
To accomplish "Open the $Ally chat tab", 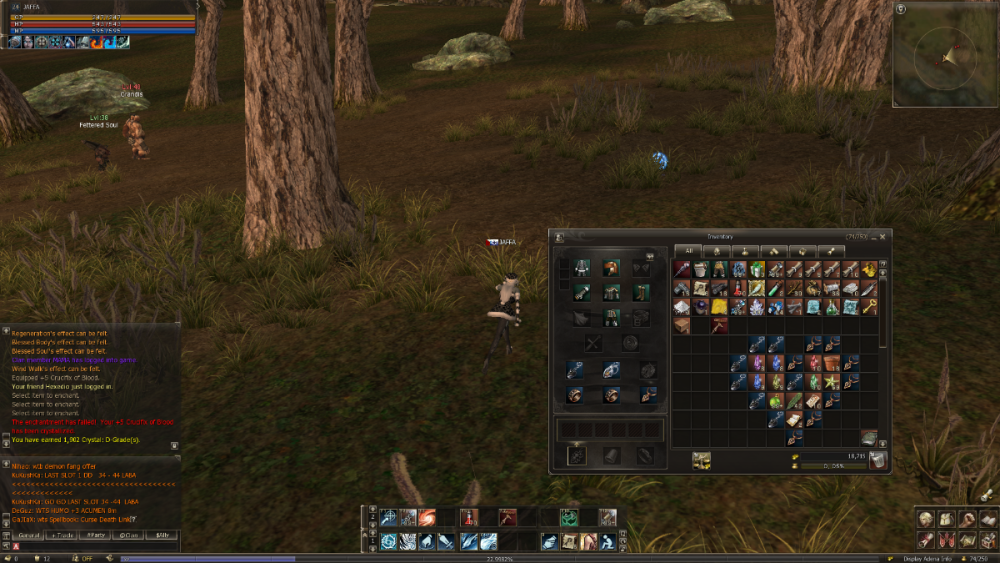I will click(x=163, y=535).
